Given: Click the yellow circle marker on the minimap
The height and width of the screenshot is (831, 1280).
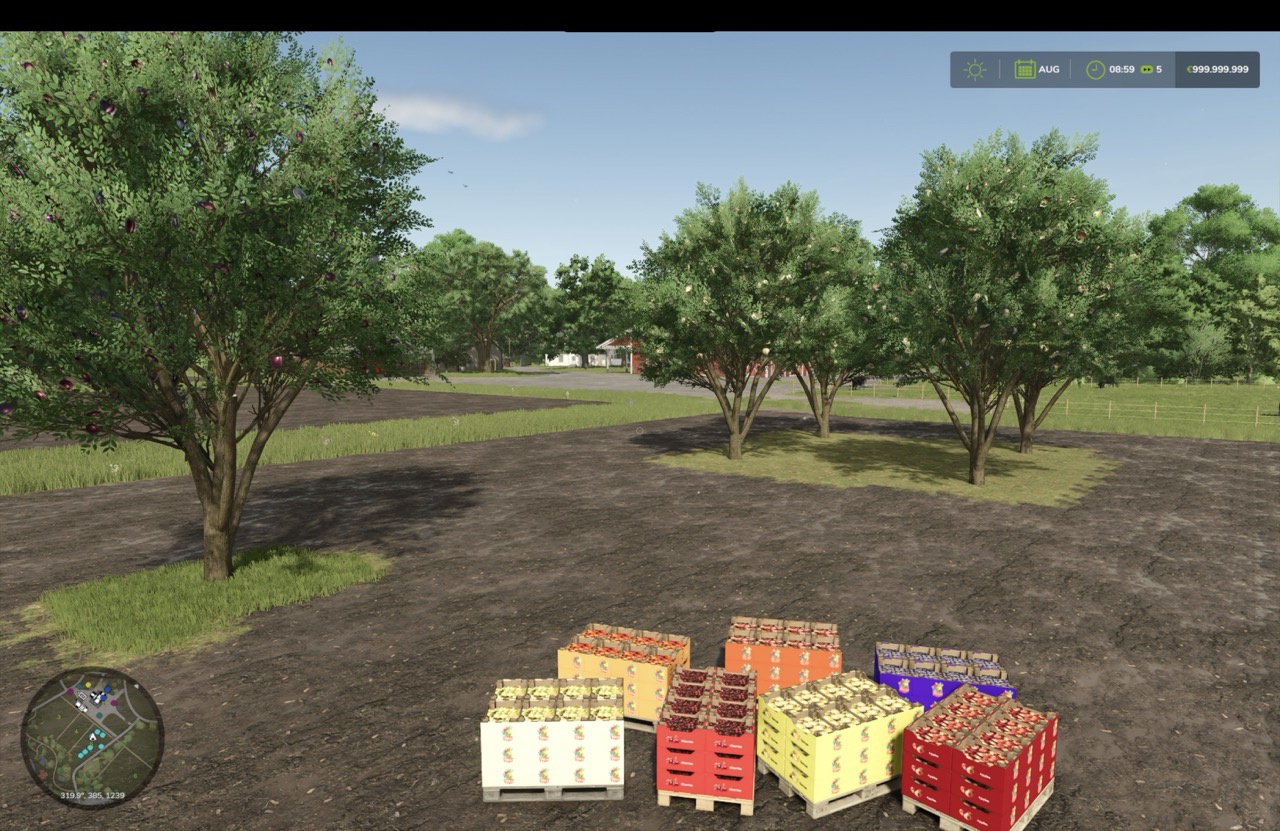Looking at the screenshot, I should point(88,685).
